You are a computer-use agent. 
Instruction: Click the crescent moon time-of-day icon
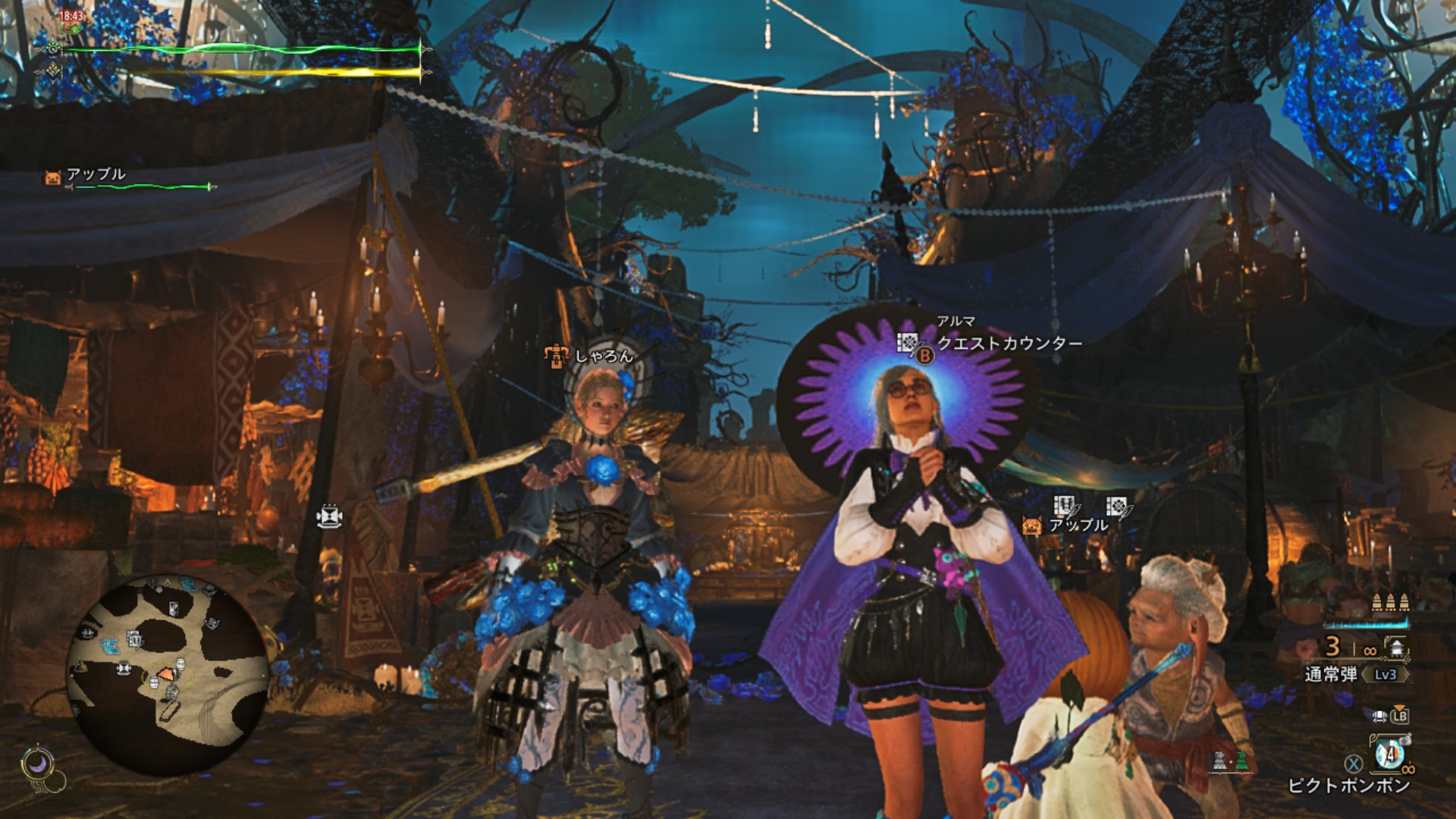coord(36,764)
